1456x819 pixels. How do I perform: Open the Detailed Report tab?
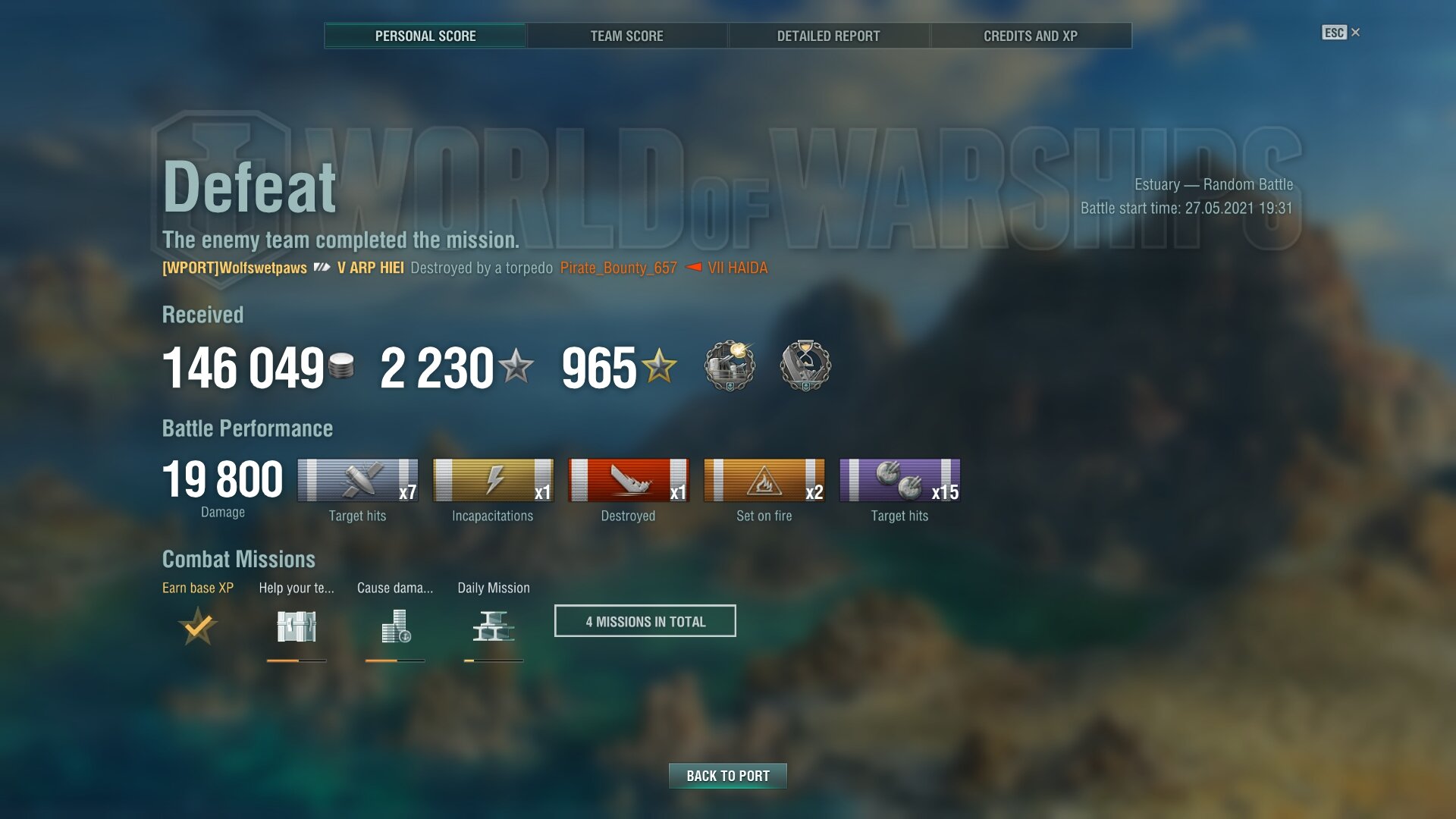(828, 36)
